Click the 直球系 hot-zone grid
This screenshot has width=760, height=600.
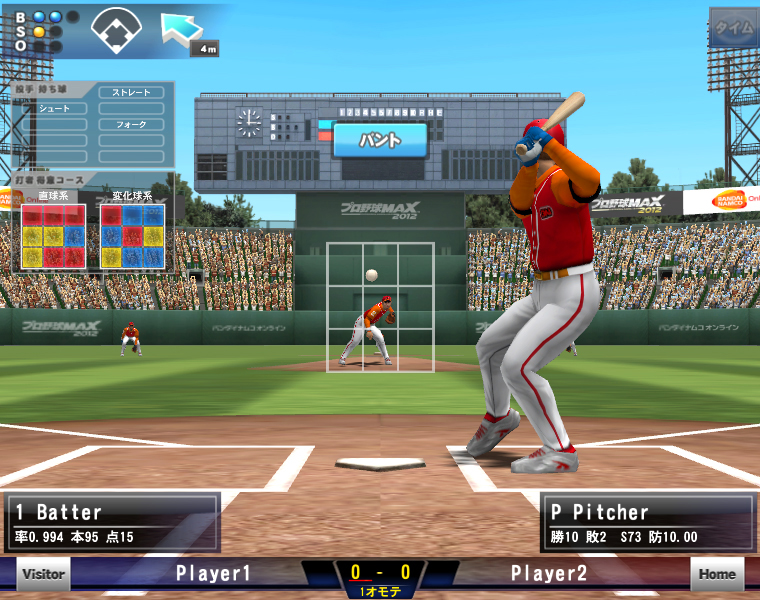(x=54, y=236)
